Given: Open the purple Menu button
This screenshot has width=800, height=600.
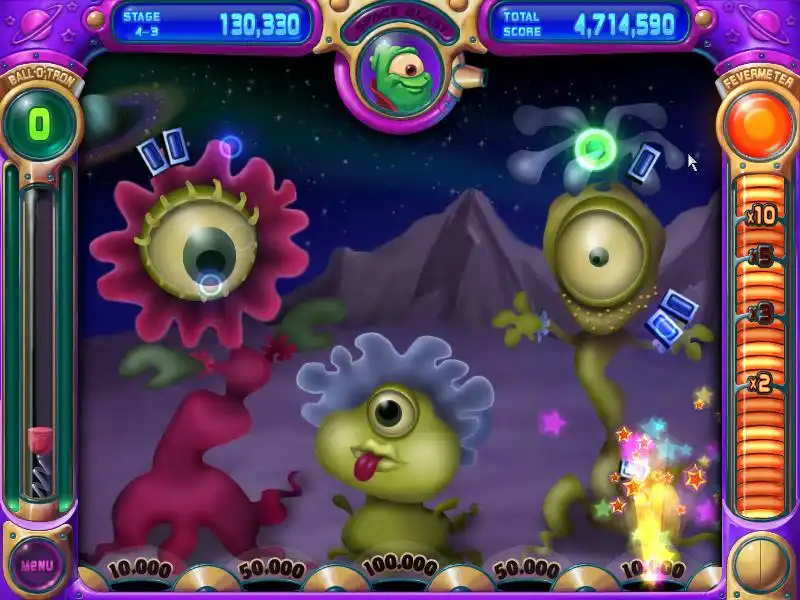Looking at the screenshot, I should [37, 565].
